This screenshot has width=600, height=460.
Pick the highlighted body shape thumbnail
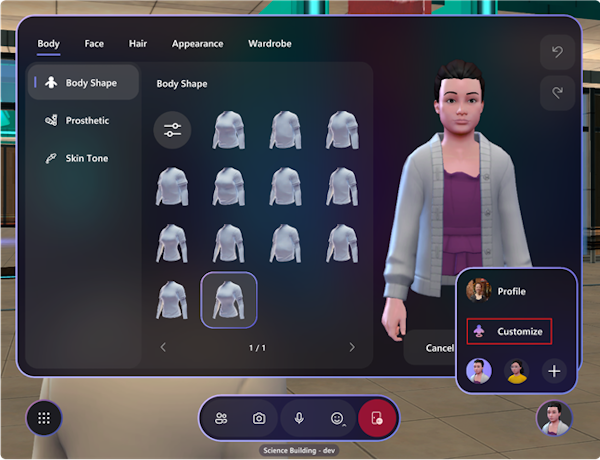tap(229, 300)
